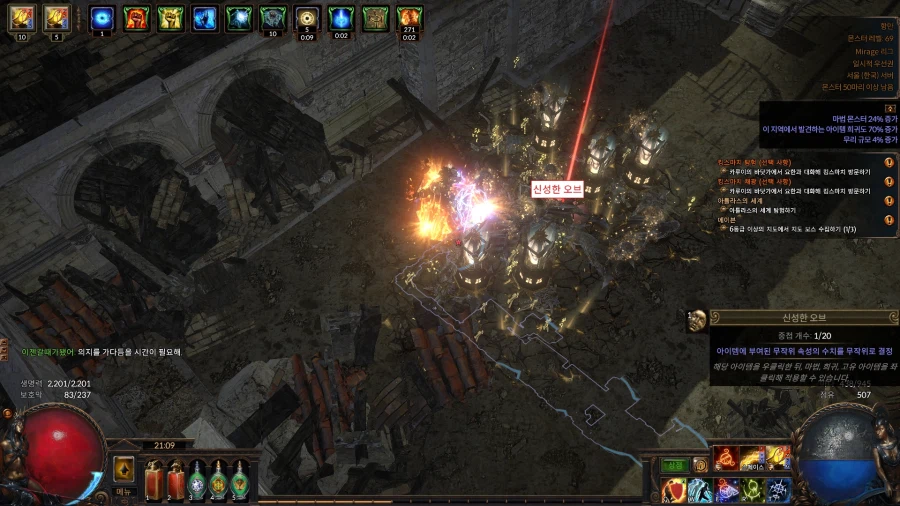
Task: Activate the fiery red swirl rune skill
Action: click(726, 458)
